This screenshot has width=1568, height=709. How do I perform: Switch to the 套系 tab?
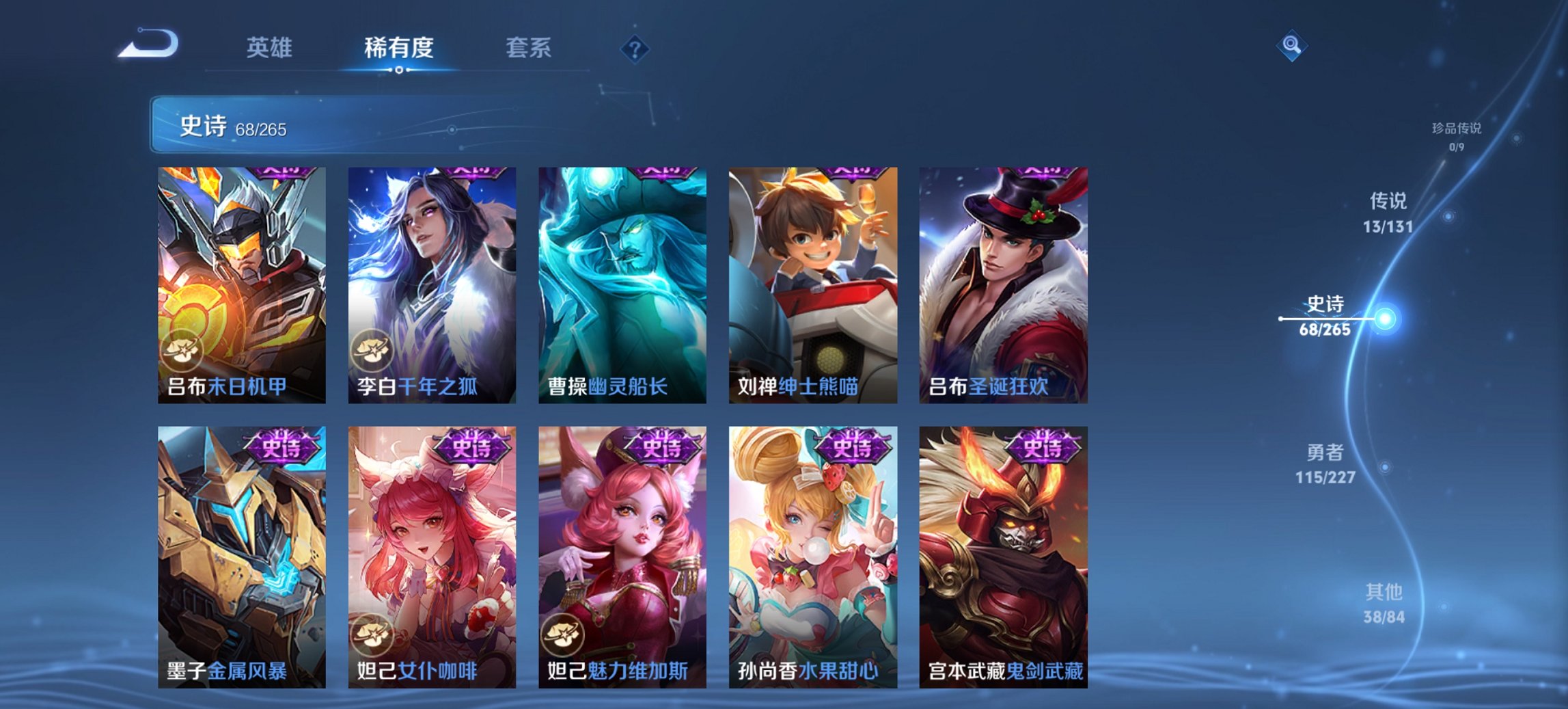pos(528,48)
